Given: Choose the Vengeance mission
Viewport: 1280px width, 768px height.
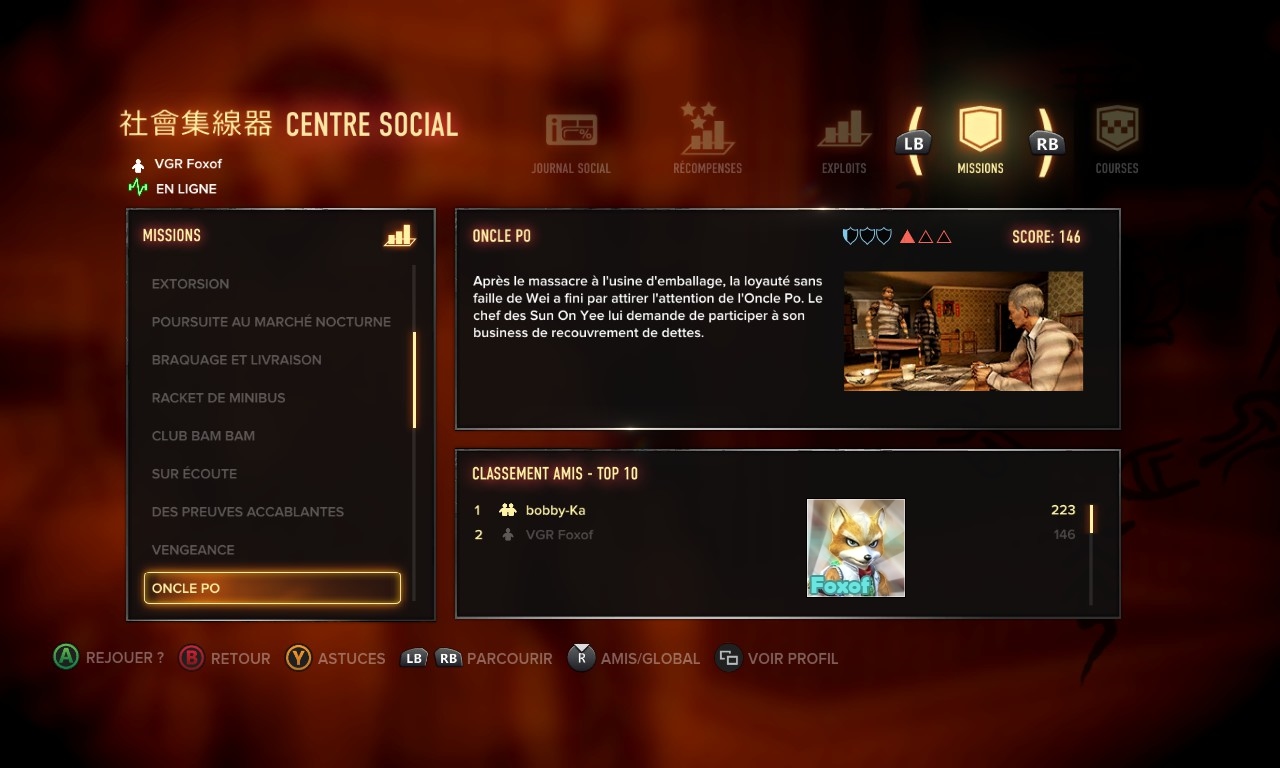Looking at the screenshot, I should pos(193,550).
